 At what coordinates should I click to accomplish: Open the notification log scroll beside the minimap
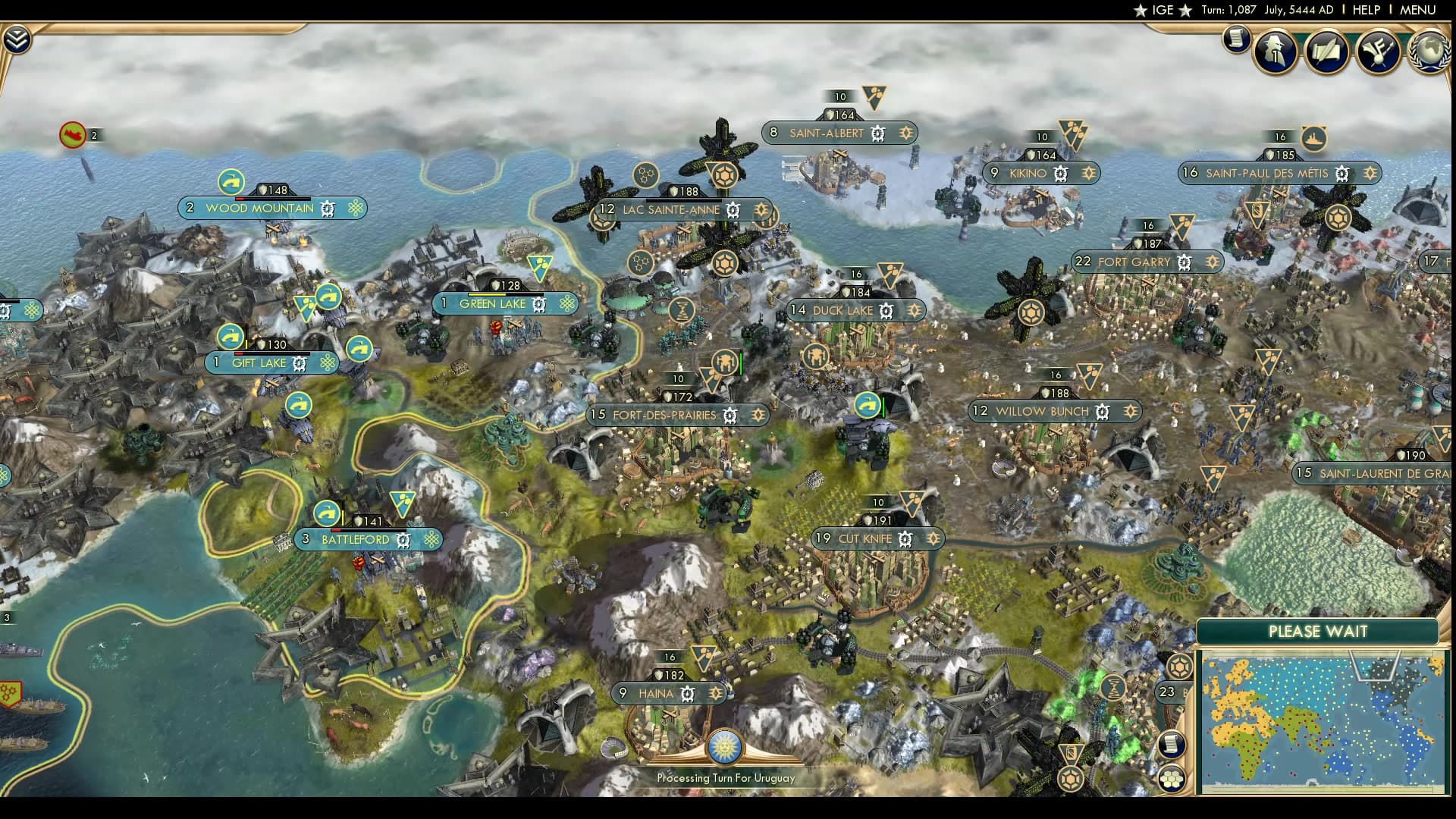(1170, 742)
